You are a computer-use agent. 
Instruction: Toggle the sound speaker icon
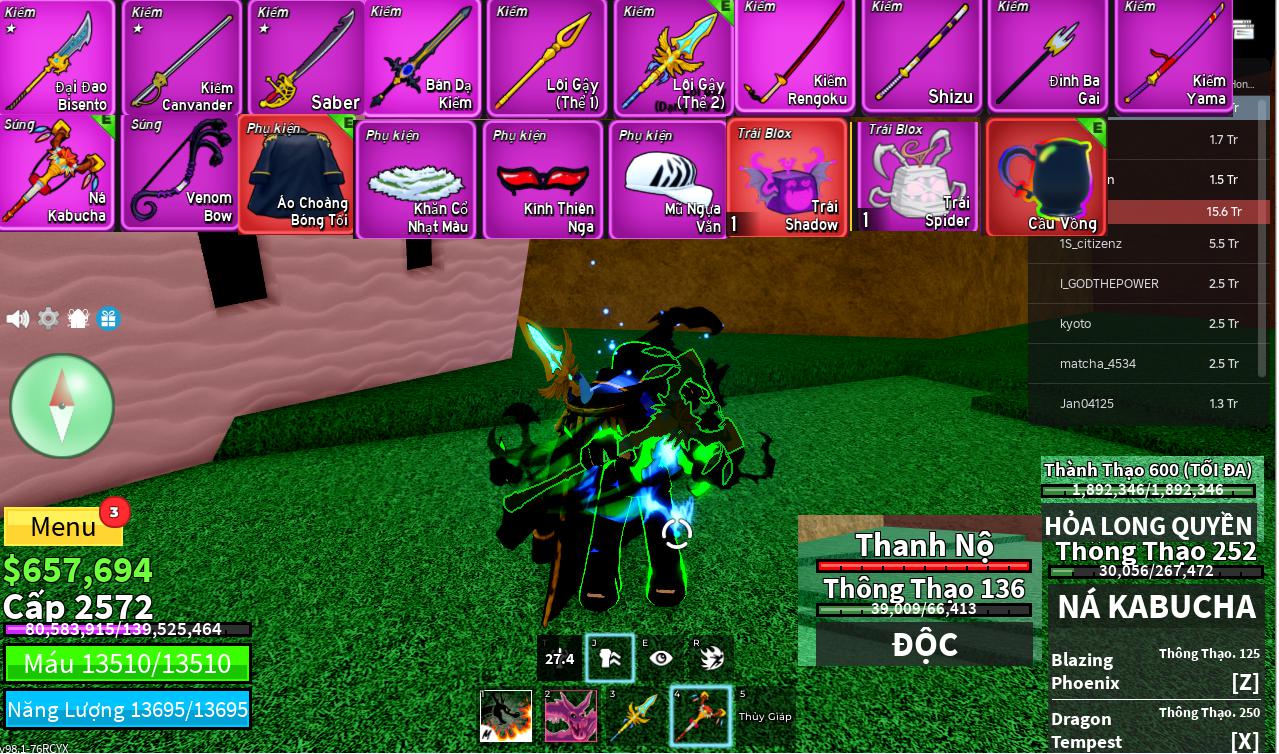coord(17,319)
